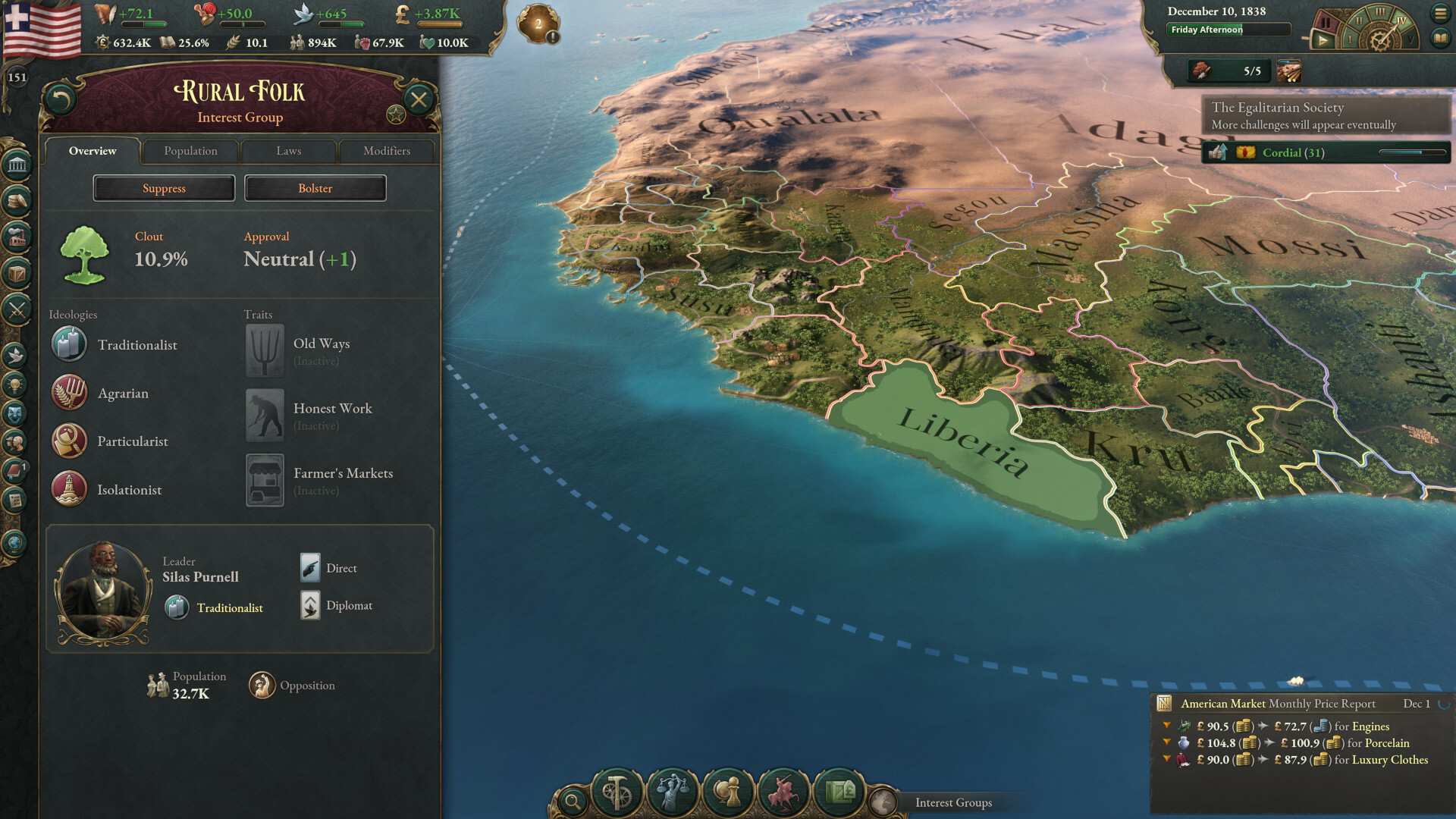Screen dimensions: 1456x819
Task: Select the Production lens hammer icon
Action: (x=616, y=791)
